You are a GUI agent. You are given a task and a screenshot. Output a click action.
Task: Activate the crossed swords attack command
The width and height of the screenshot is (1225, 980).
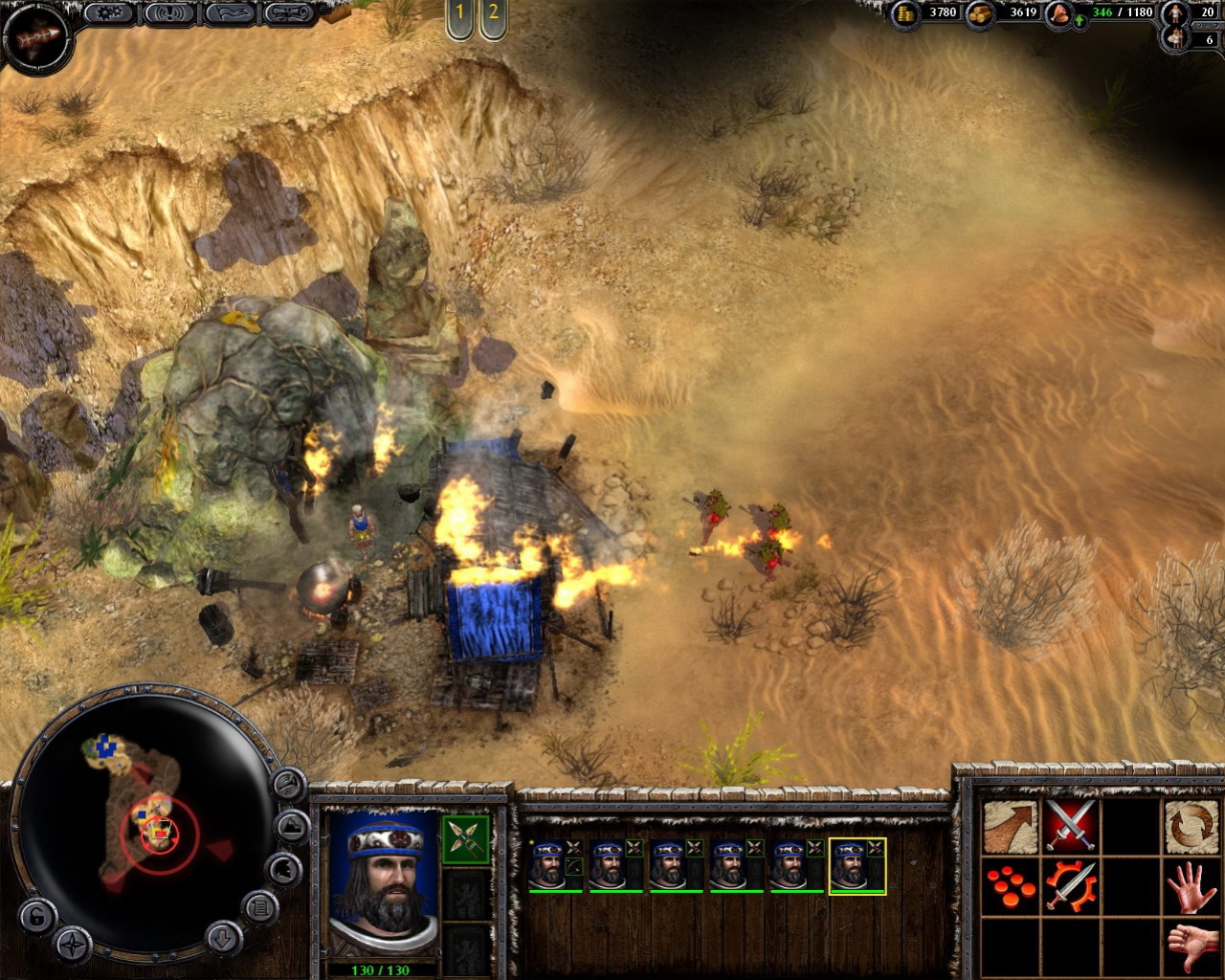click(x=1071, y=827)
